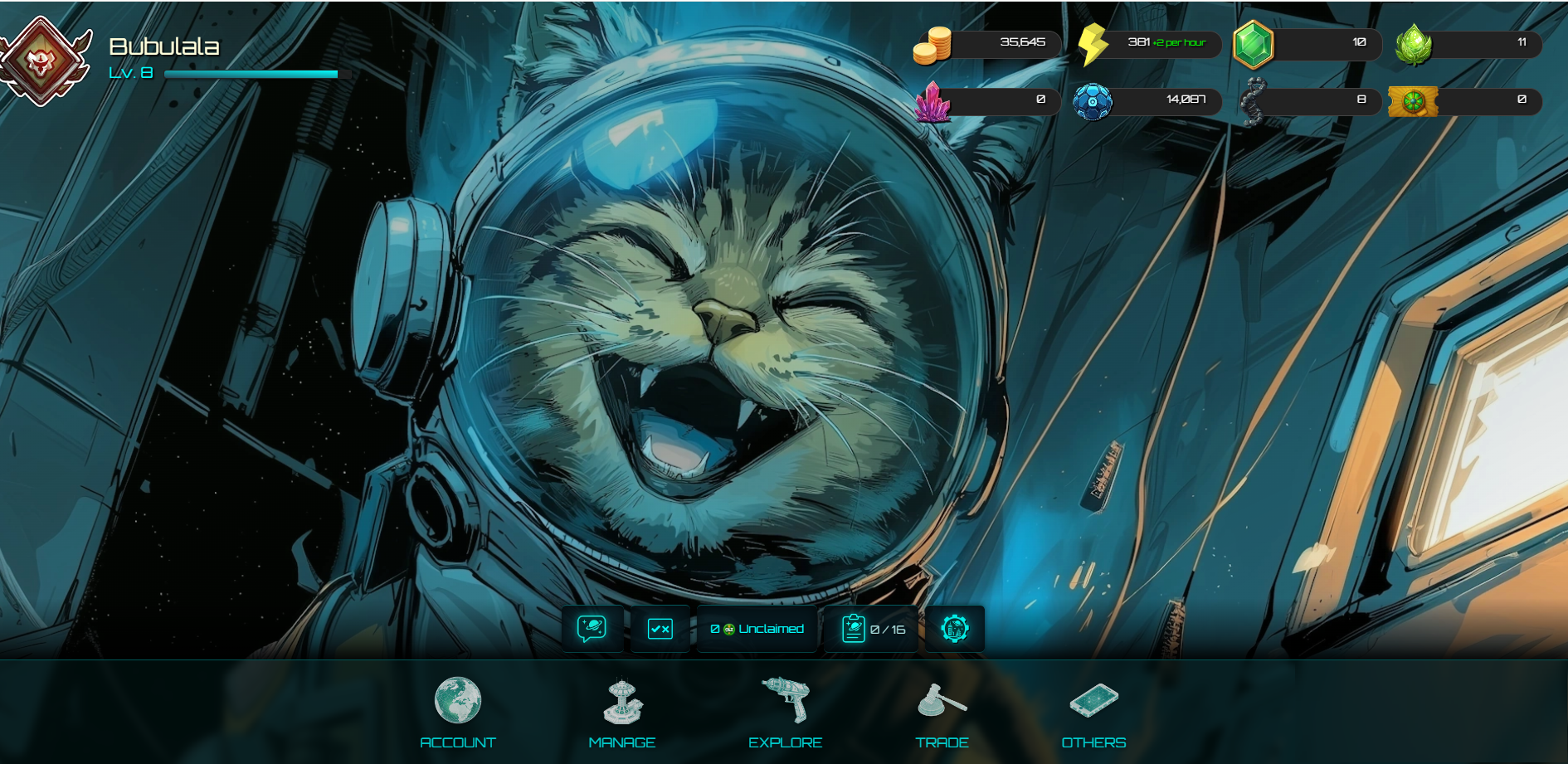1568x764 pixels.
Task: Open the TRADE menu
Action: pyautogui.click(x=942, y=712)
